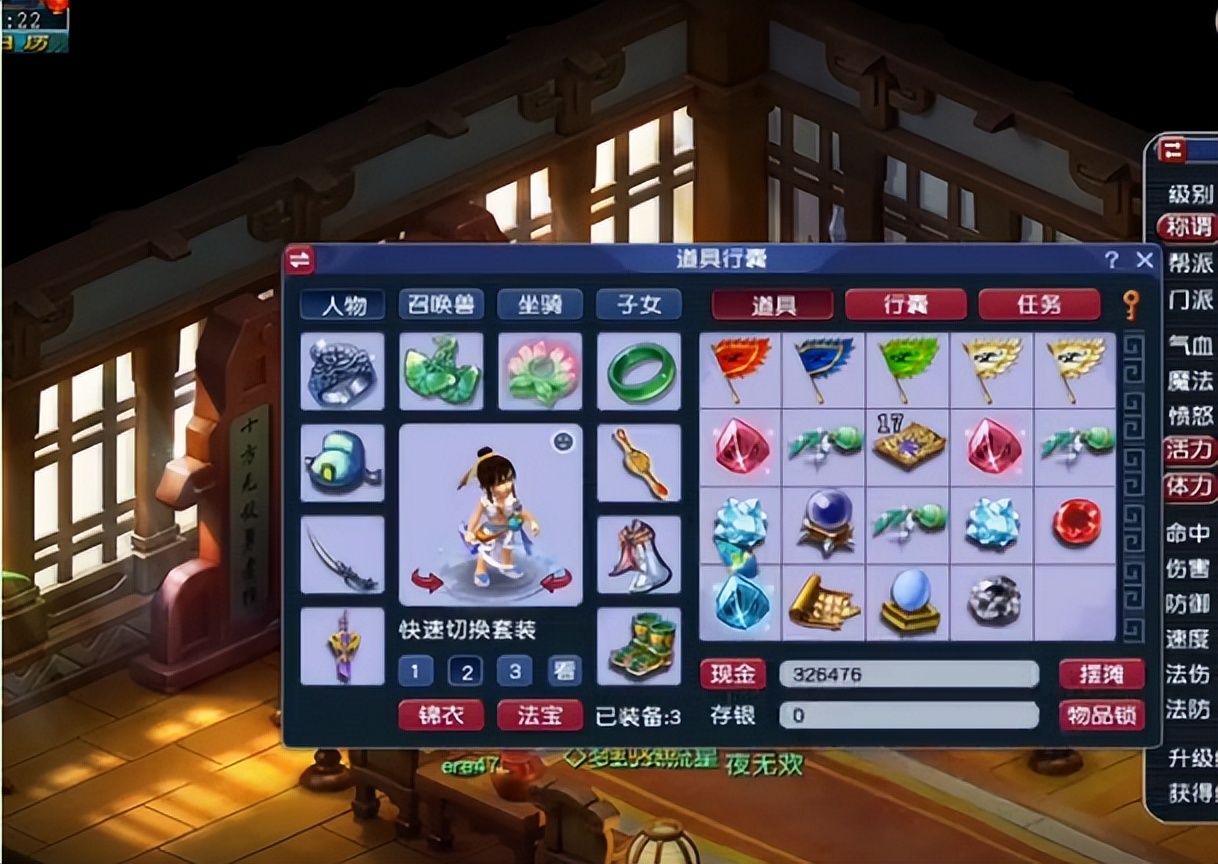
Task: Open the 称谓 title button
Action: click(1189, 227)
